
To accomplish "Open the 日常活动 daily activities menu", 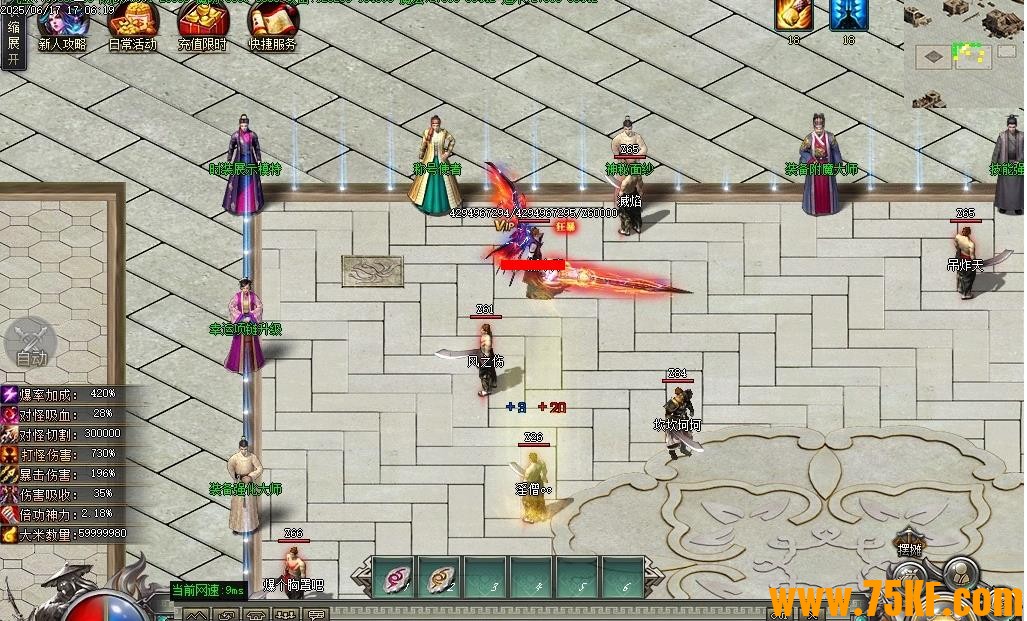I will (132, 24).
